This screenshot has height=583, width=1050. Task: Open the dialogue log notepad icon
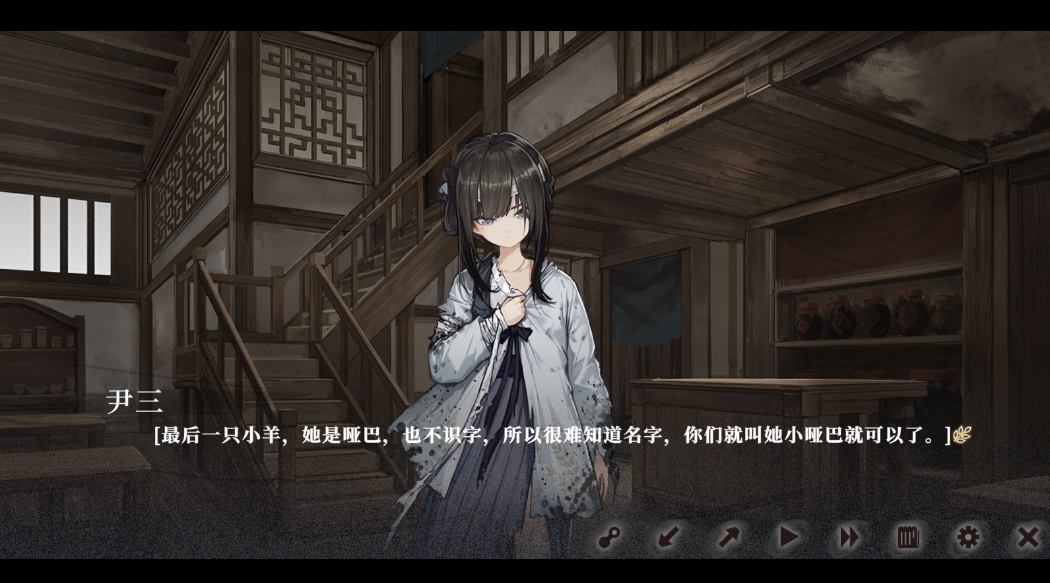click(x=908, y=538)
